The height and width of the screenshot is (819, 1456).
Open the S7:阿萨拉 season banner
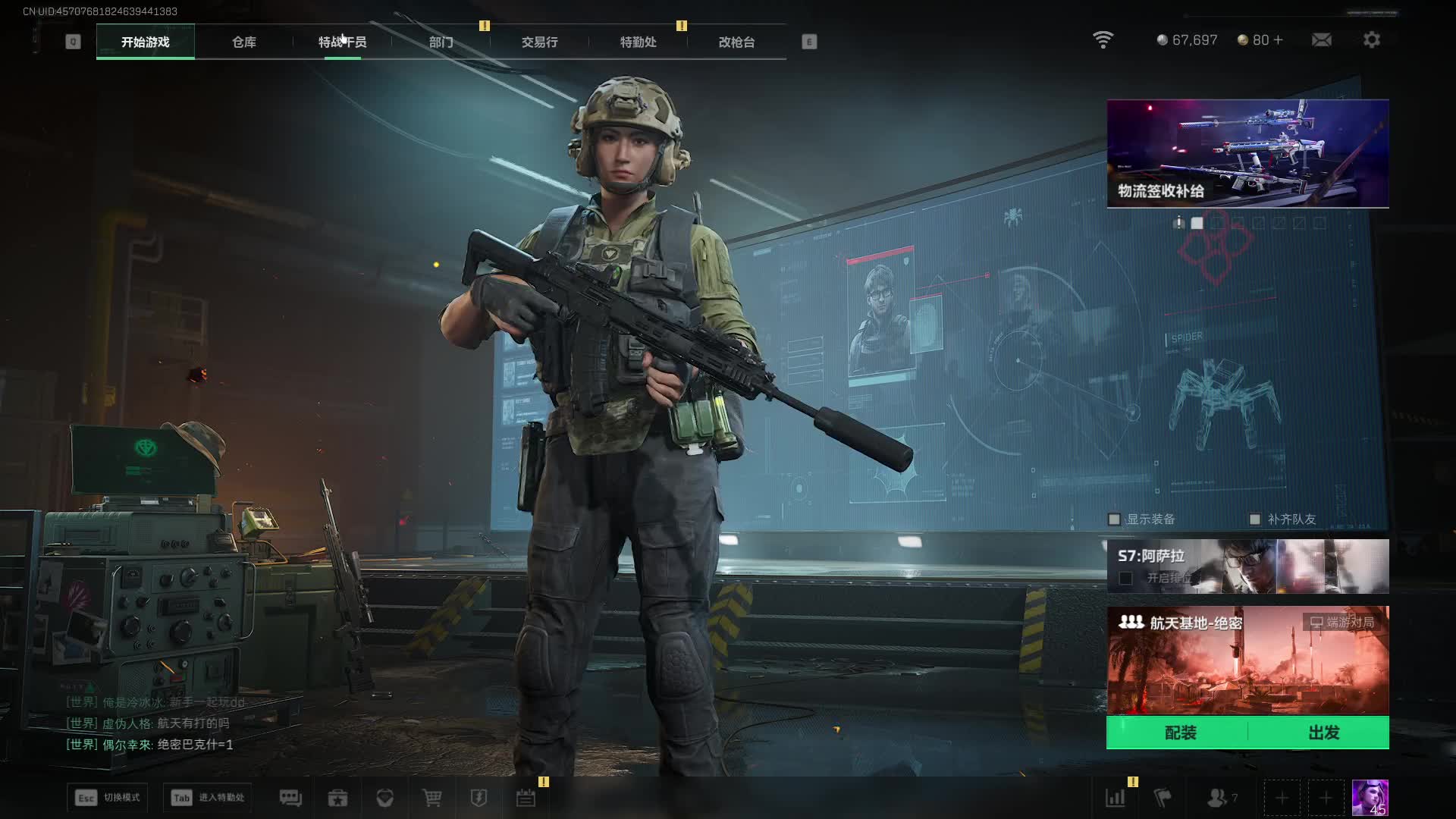point(1247,566)
